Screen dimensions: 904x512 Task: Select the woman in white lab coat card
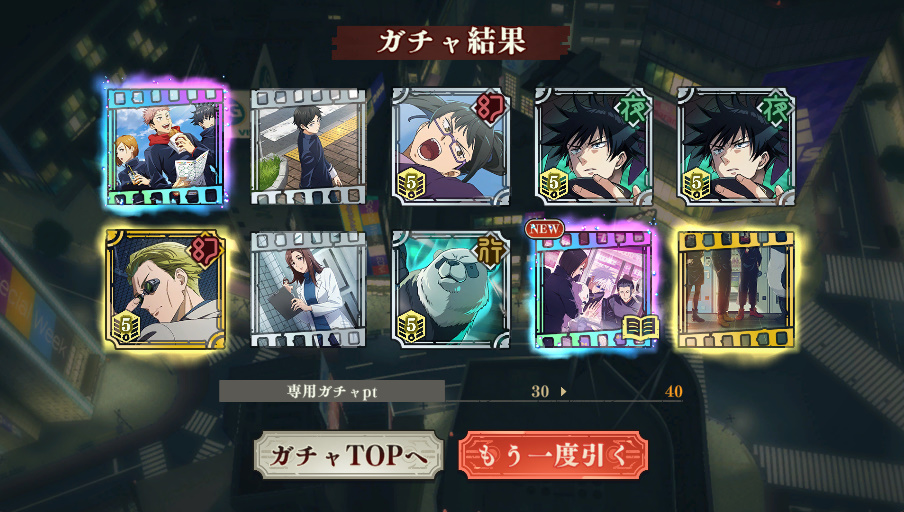pyautogui.click(x=309, y=288)
